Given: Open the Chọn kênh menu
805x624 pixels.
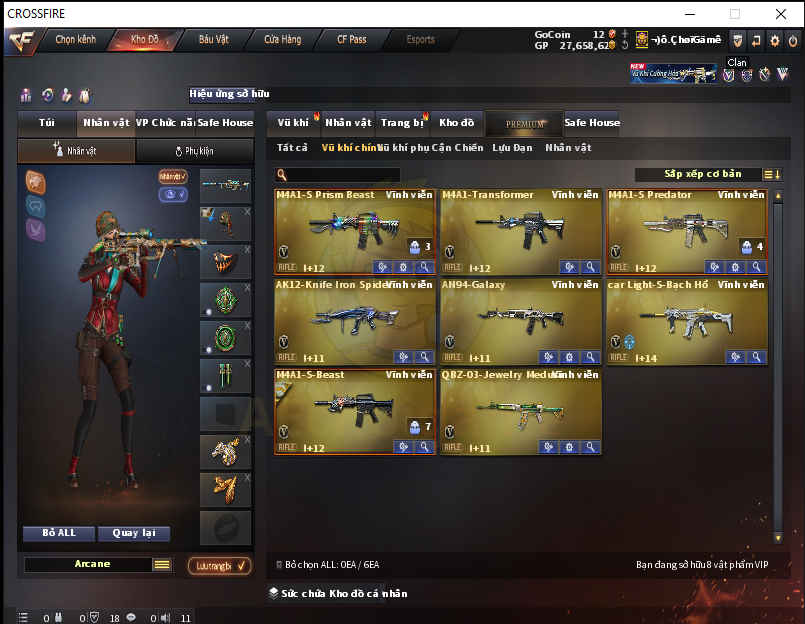Looking at the screenshot, I should 75,40.
